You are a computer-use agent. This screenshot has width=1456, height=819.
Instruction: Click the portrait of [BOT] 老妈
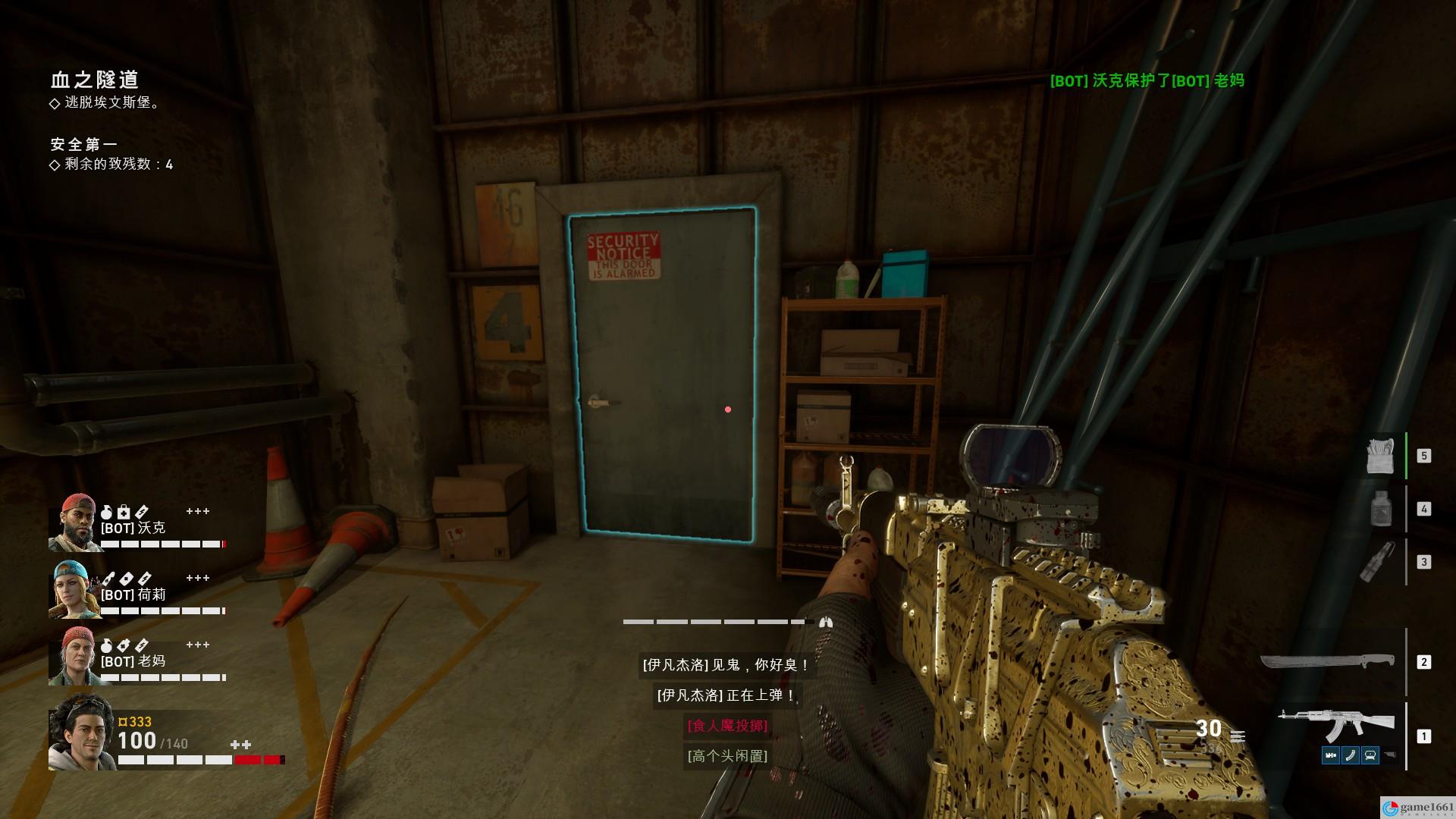[74, 656]
